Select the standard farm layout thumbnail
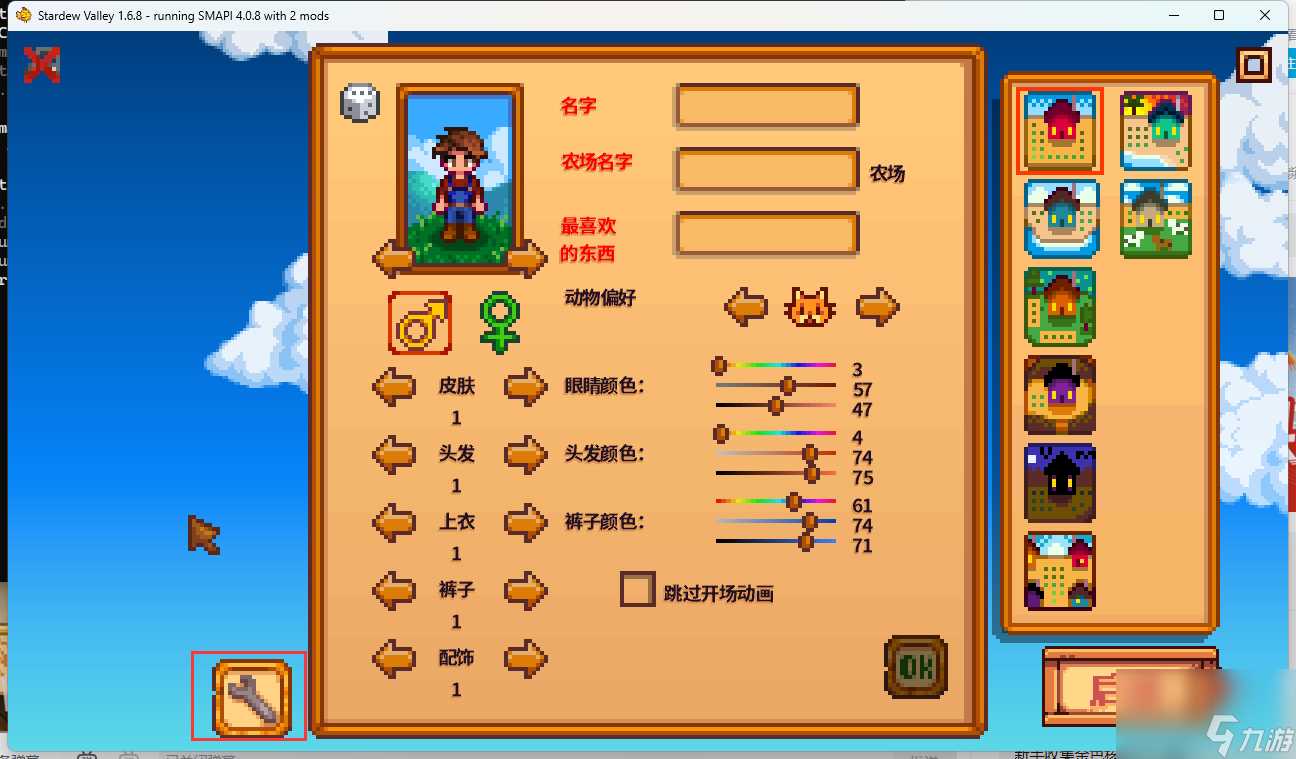Screen dimensions: 1296x759 [x=1059, y=130]
